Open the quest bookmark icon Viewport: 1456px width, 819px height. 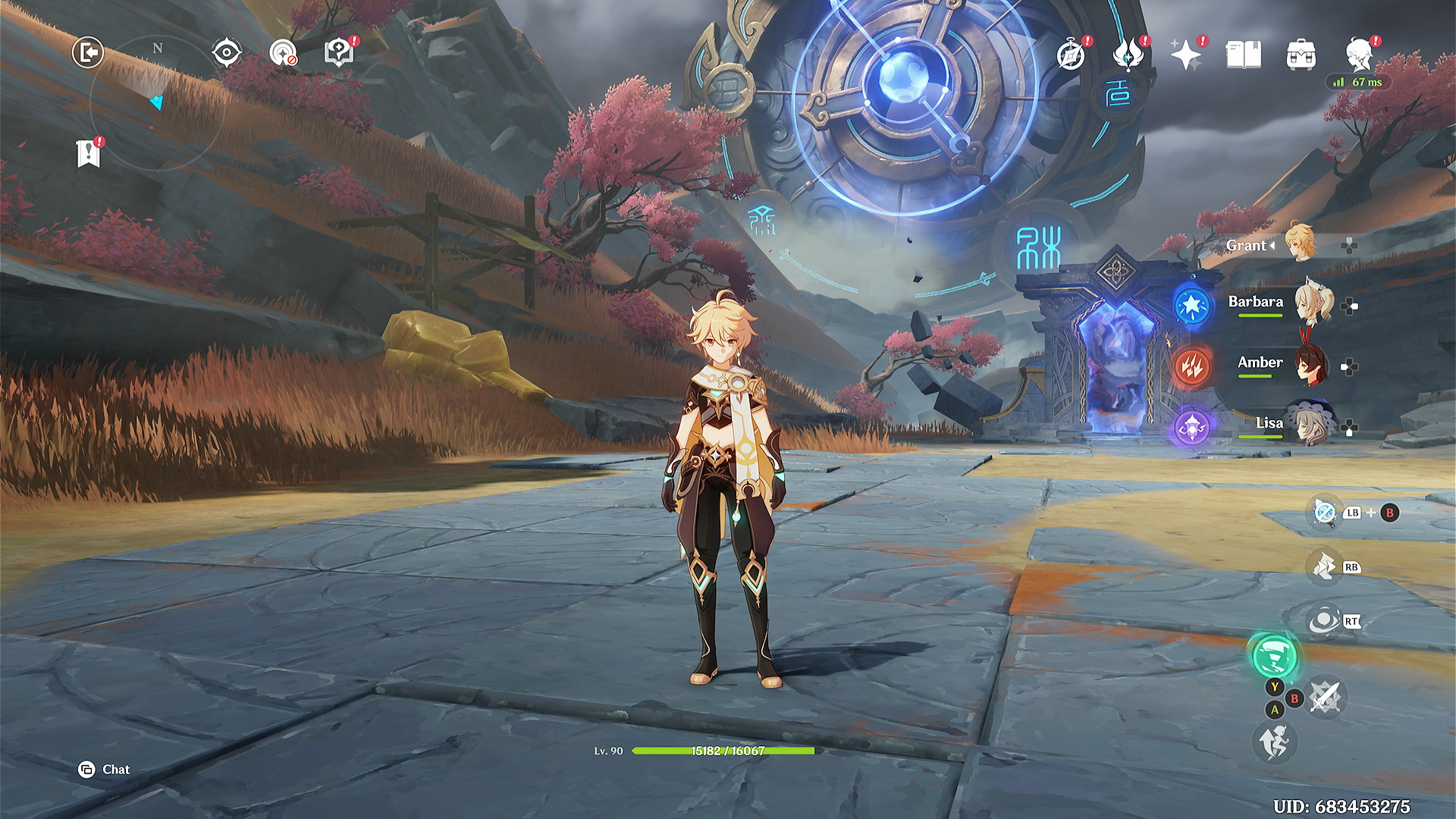[x=89, y=154]
